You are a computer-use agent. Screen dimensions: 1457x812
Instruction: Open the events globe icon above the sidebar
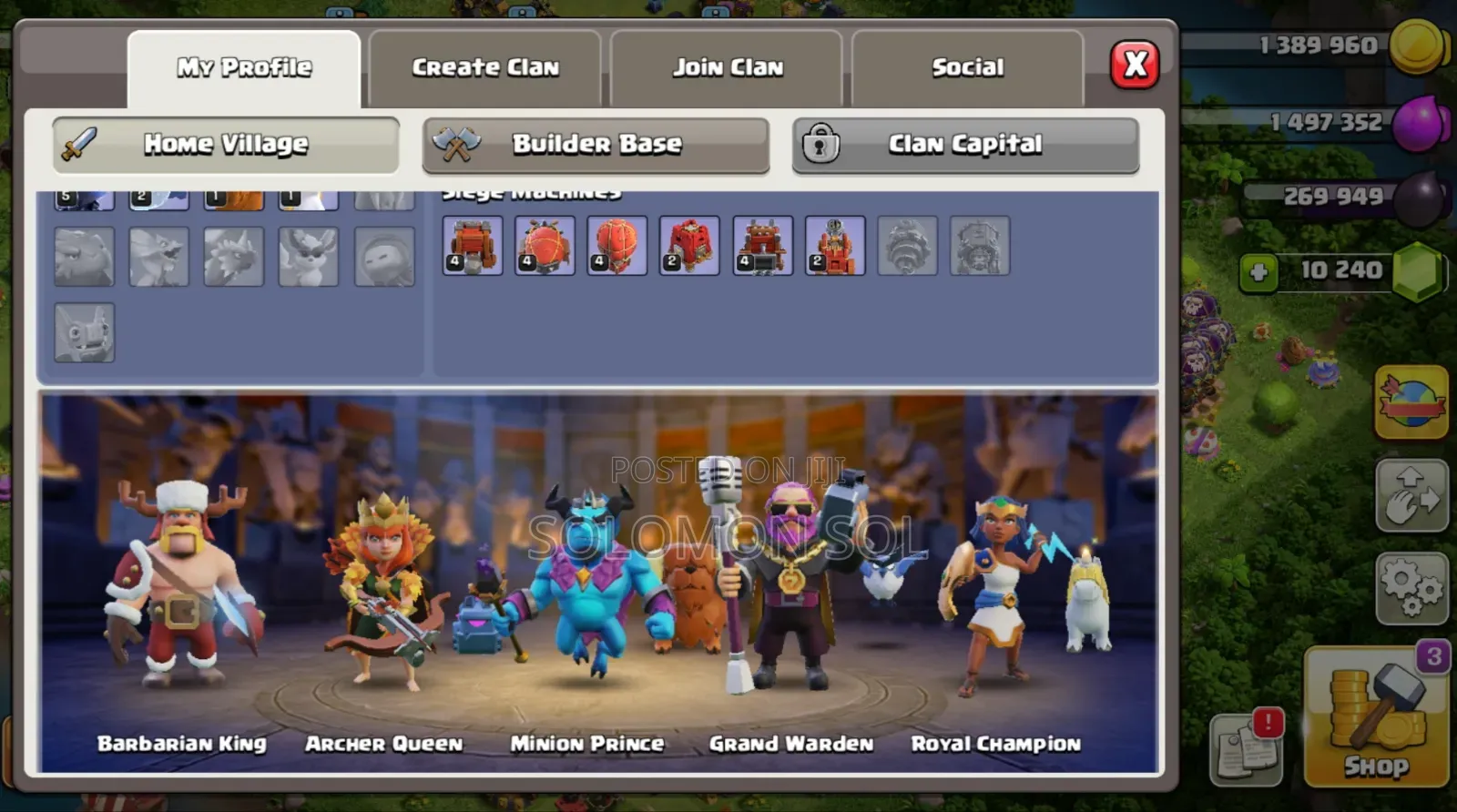[x=1411, y=403]
